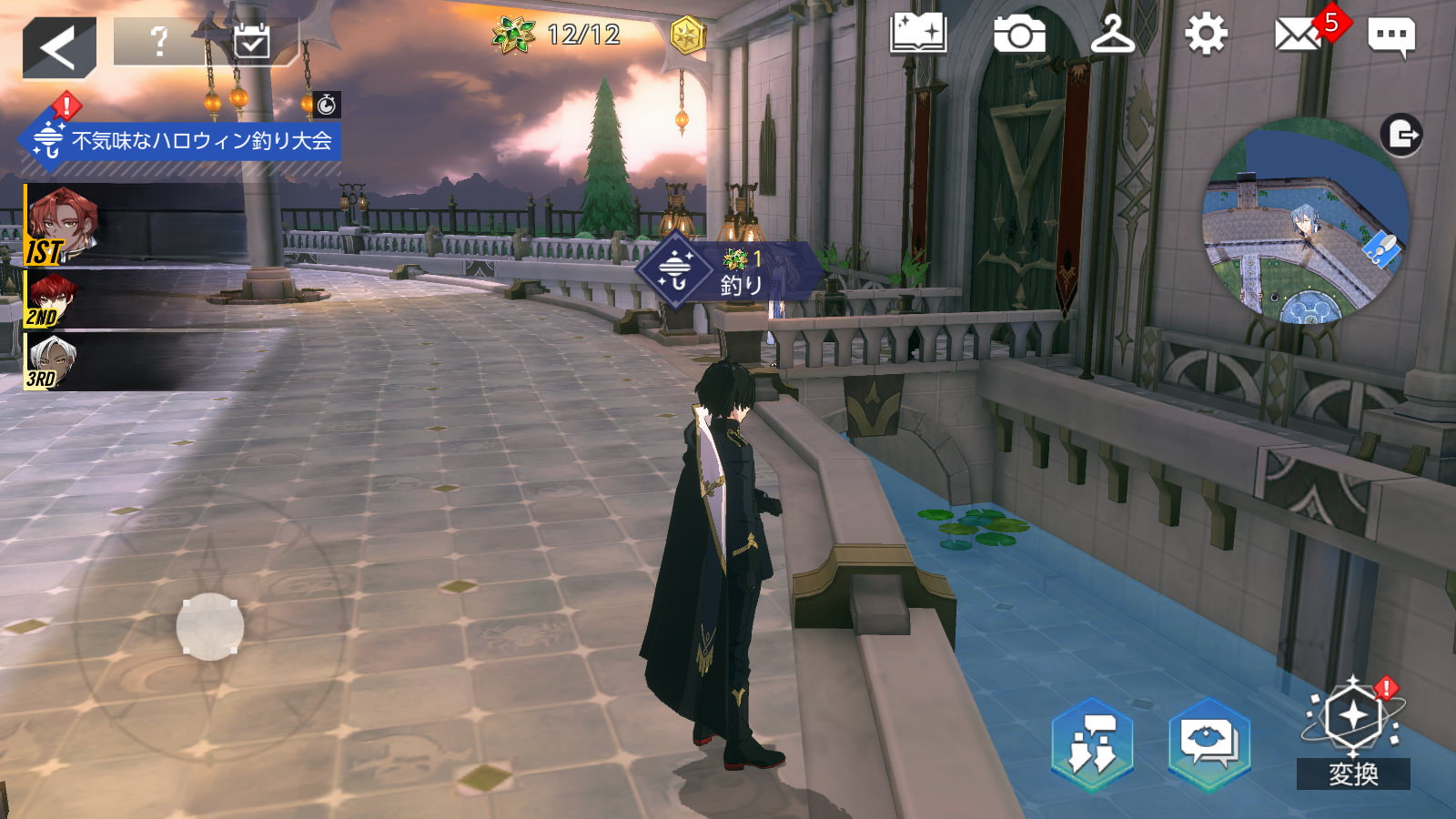The width and height of the screenshot is (1456, 819).
Task: Open the chat speech bubble
Action: [x=1390, y=36]
